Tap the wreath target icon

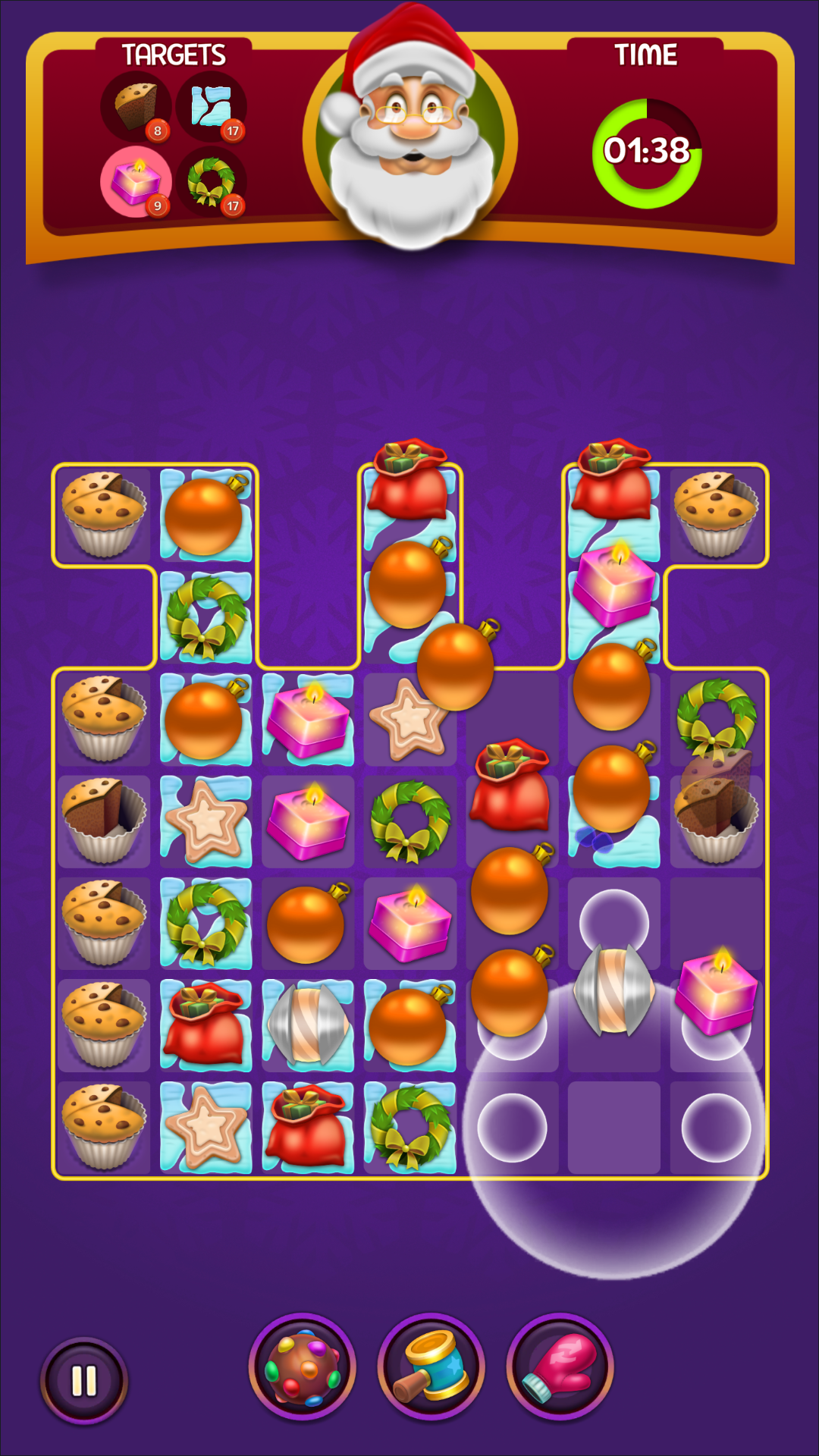click(x=211, y=182)
